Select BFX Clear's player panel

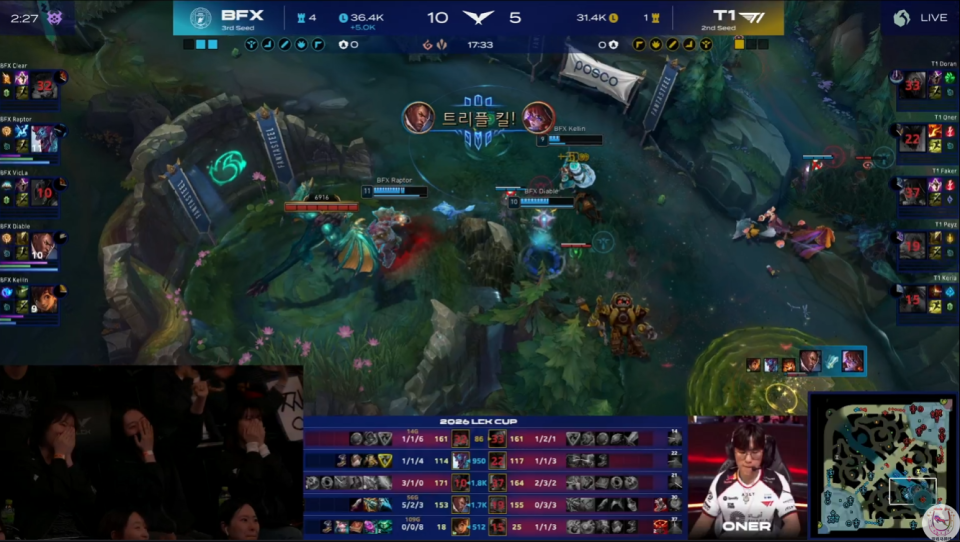pos(30,87)
